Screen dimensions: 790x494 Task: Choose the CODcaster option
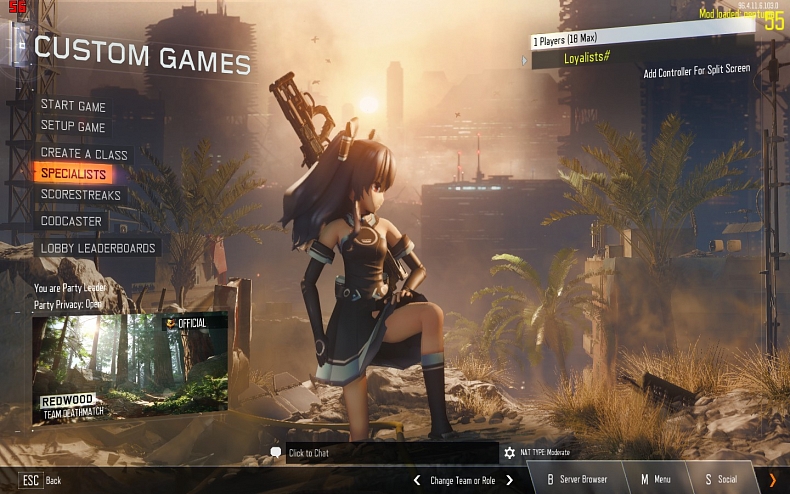pos(71,221)
